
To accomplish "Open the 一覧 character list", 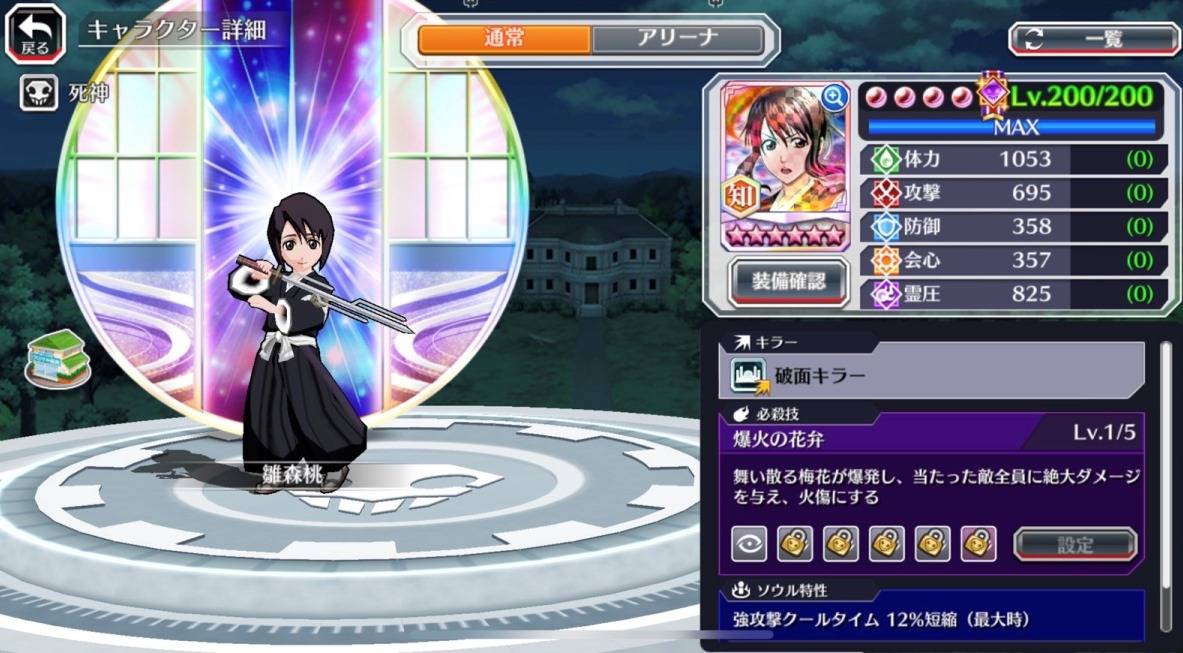I will 1094,39.
